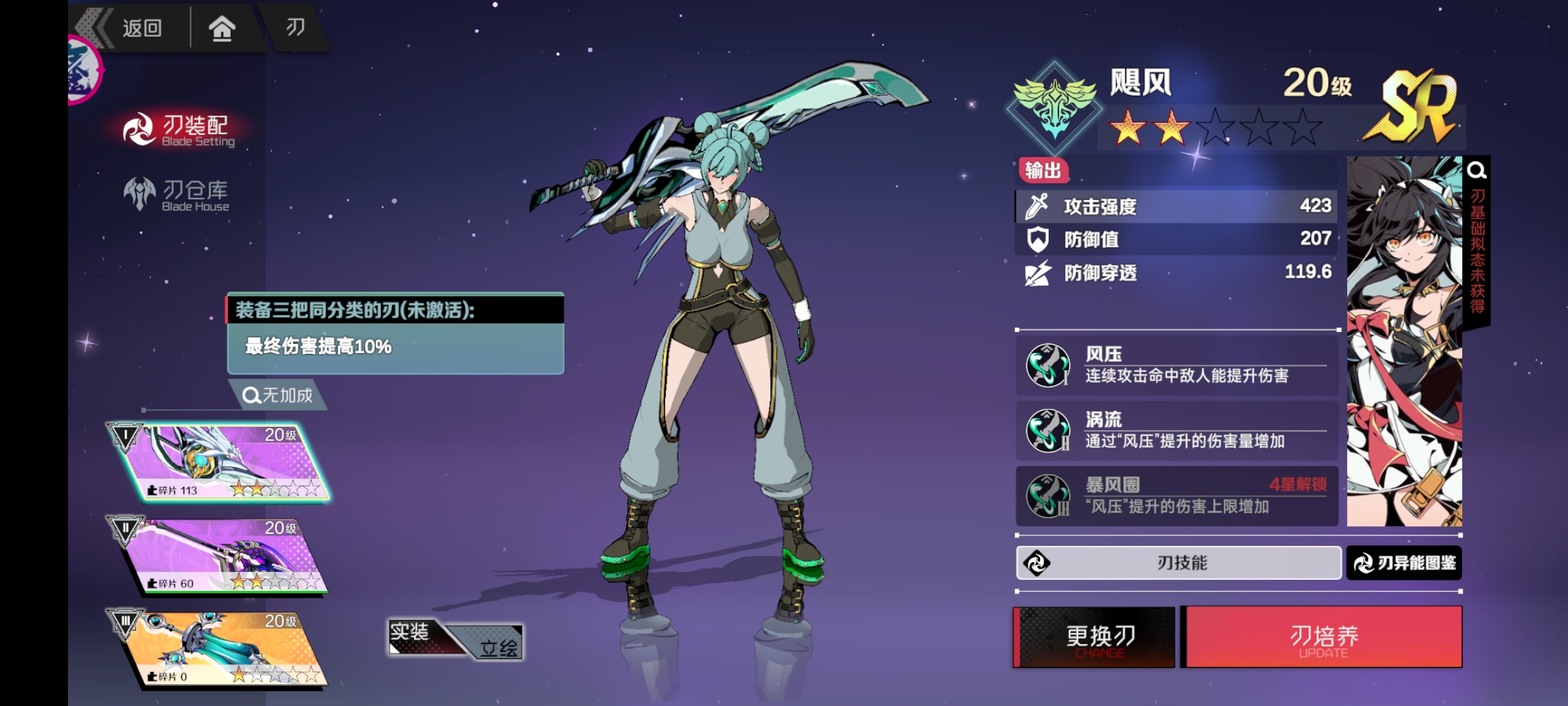Screen dimensions: 1568x706
Task: Open 刃培养 blade upgrade
Action: (x=1324, y=637)
